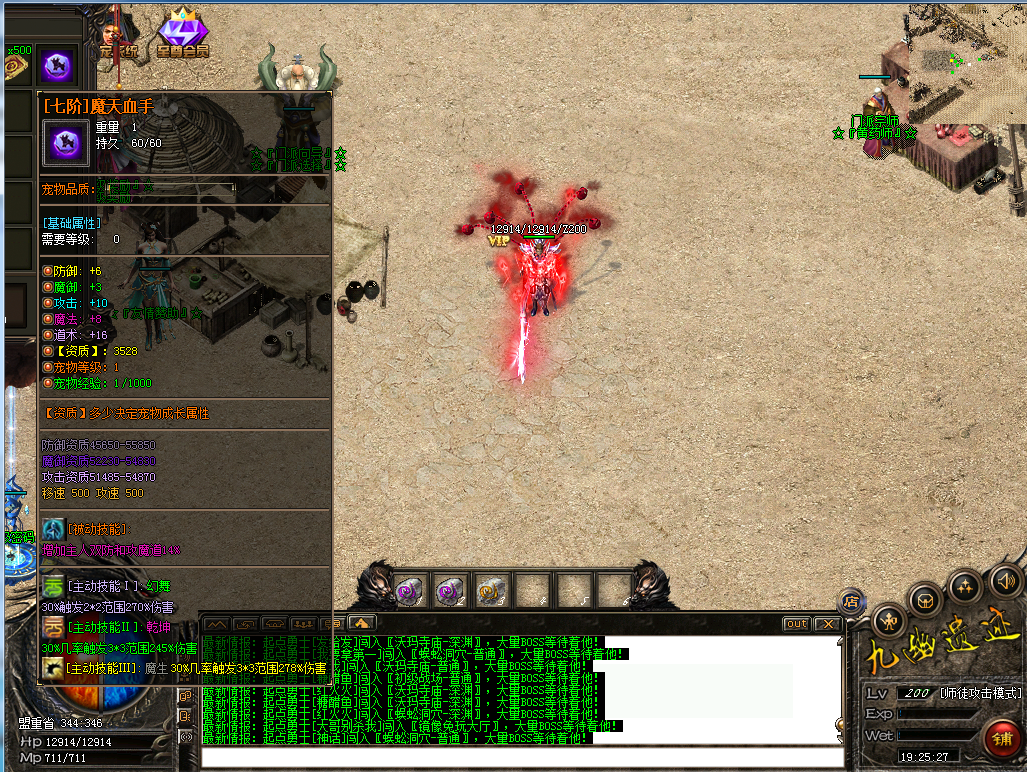Select the mountain-peak chat channel tab
The width and height of the screenshot is (1027, 772).
pyautogui.click(x=216, y=624)
